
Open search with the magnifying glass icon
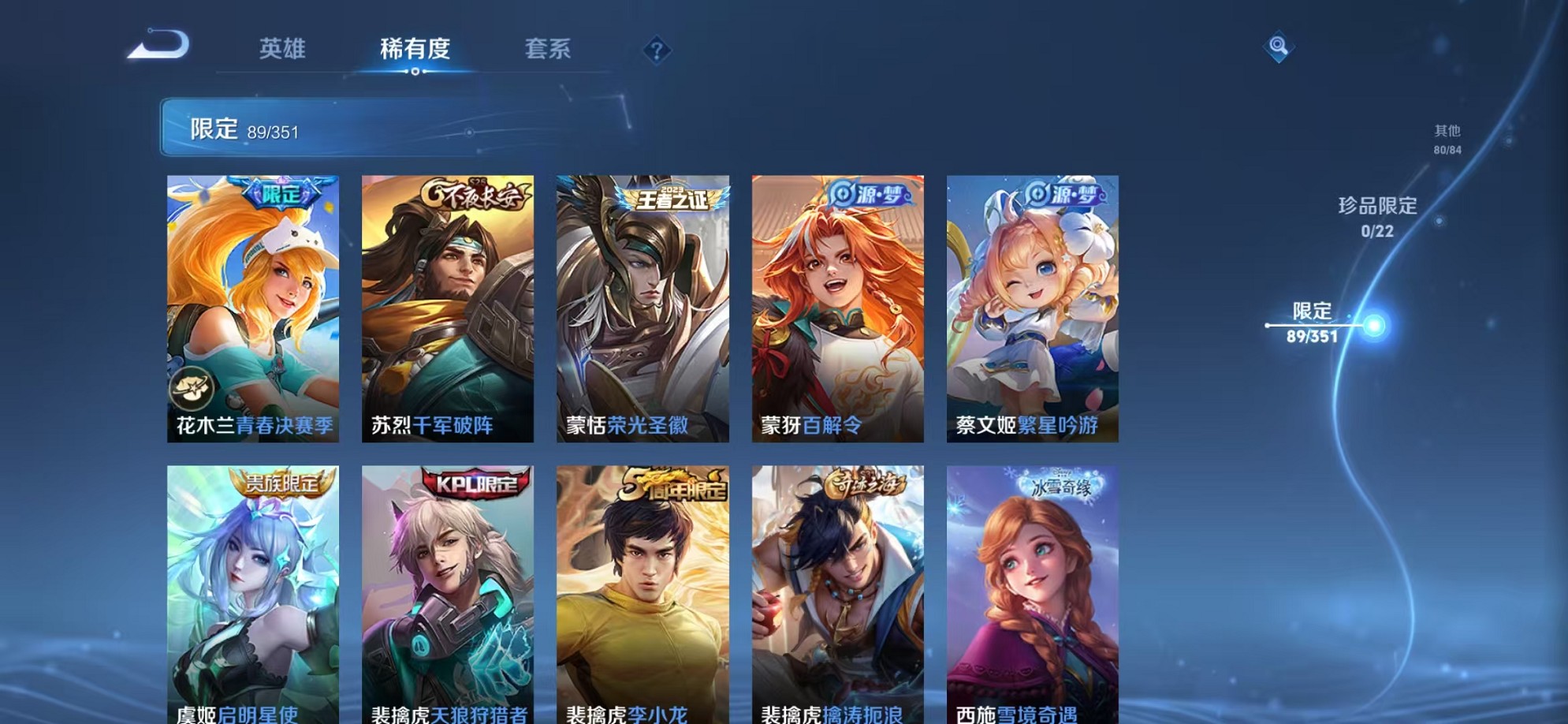pos(1281,47)
